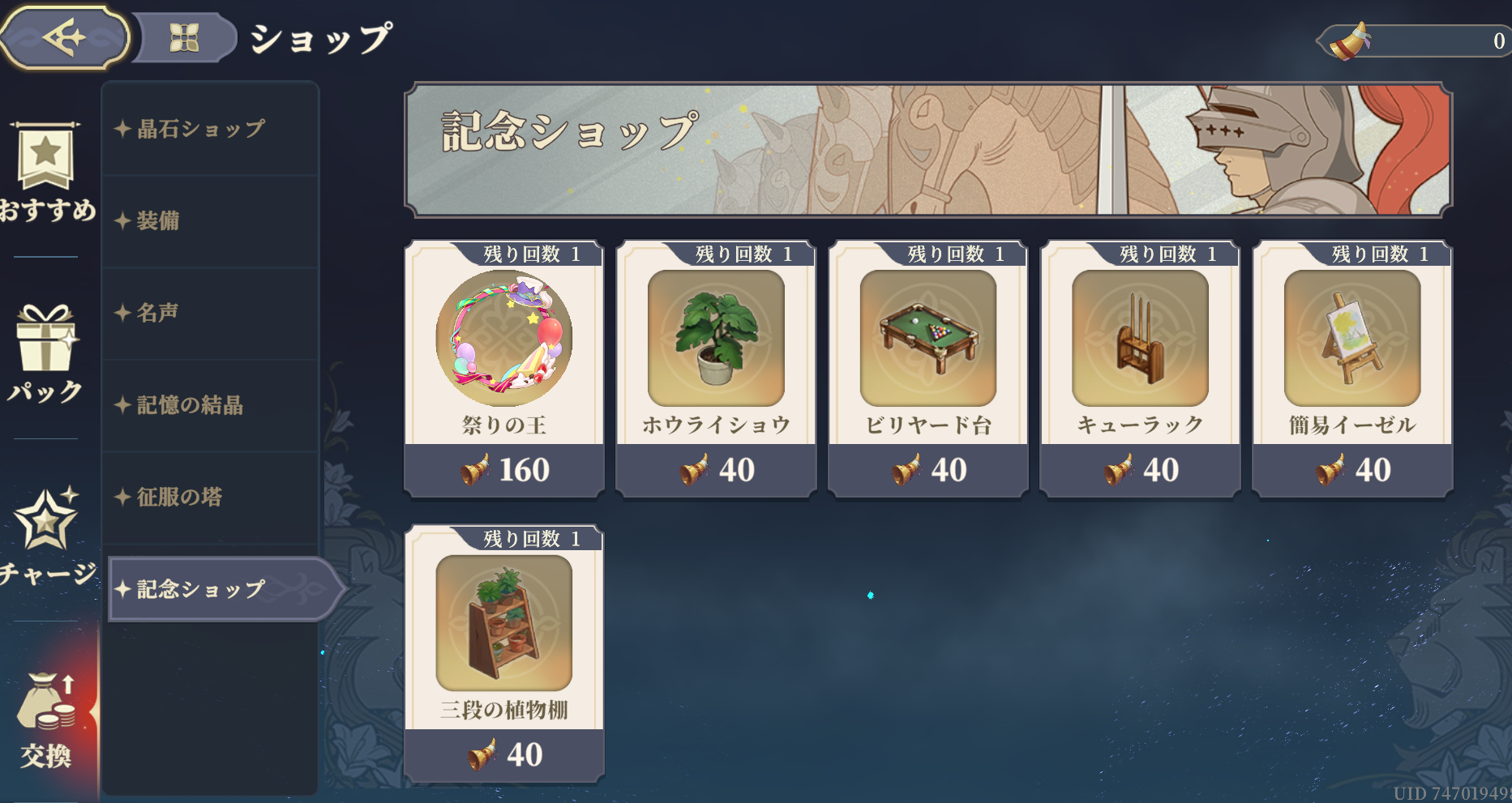This screenshot has height=803, width=1512.
Task: Pick the キューラック item card
Action: (x=1140, y=369)
